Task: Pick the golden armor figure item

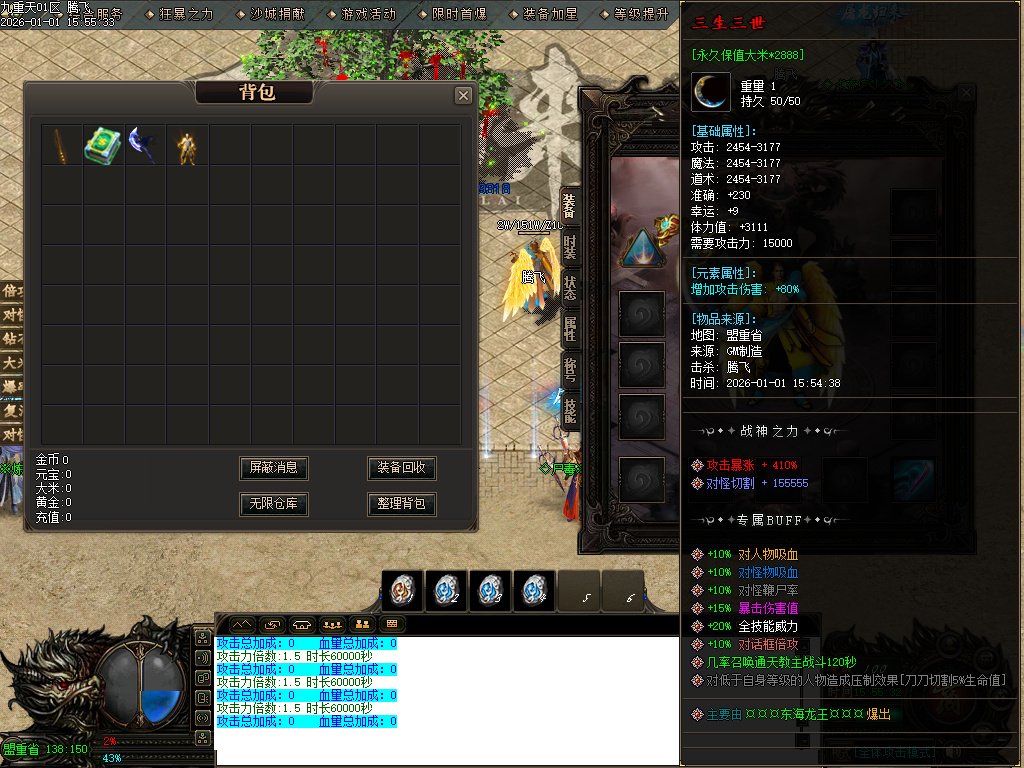Action: [186, 146]
